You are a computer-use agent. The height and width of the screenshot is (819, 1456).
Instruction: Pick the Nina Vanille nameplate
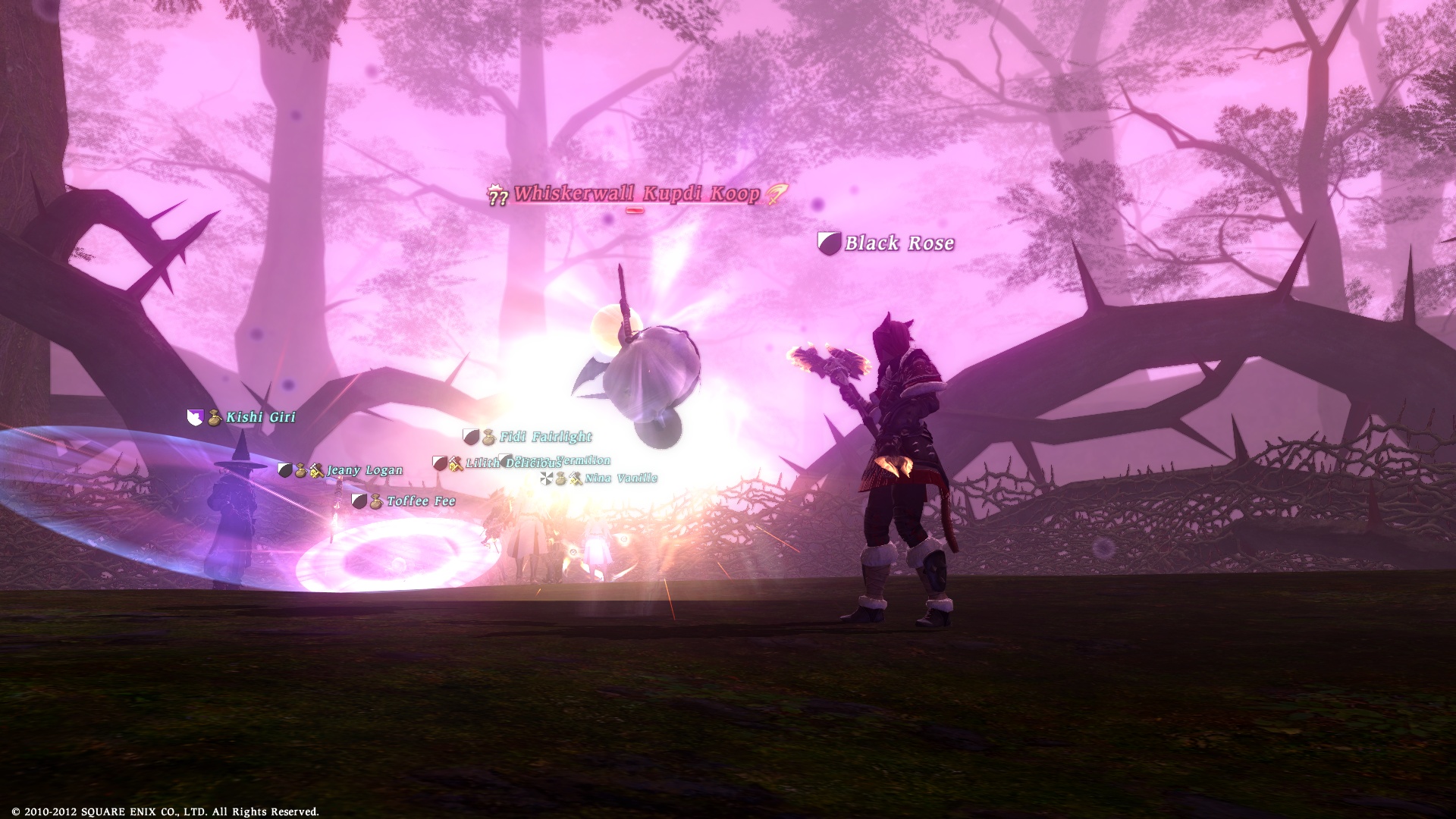coord(620,479)
